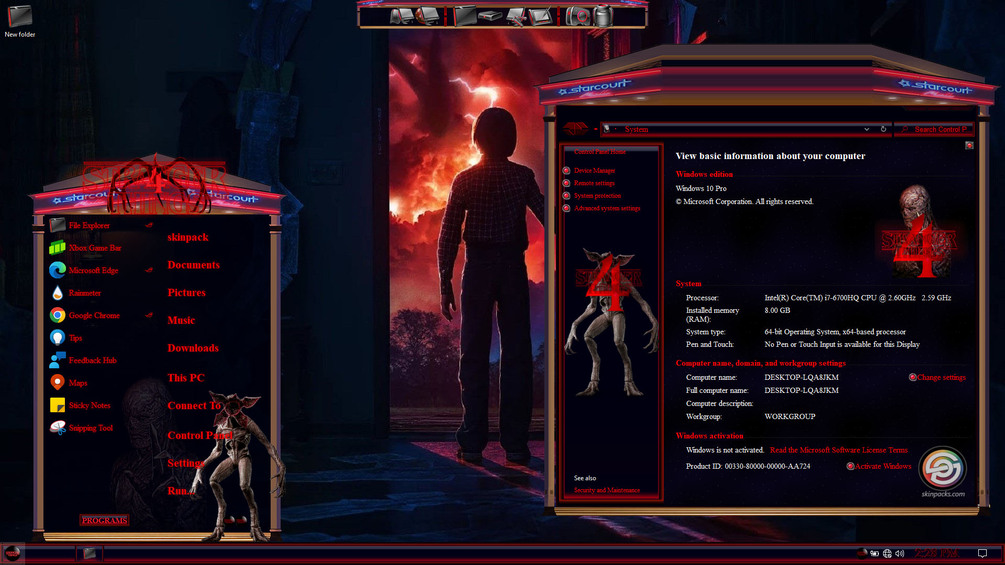Screen dimensions: 1005x565
Task: Launch Xbox Game Bar
Action: click(x=94, y=248)
